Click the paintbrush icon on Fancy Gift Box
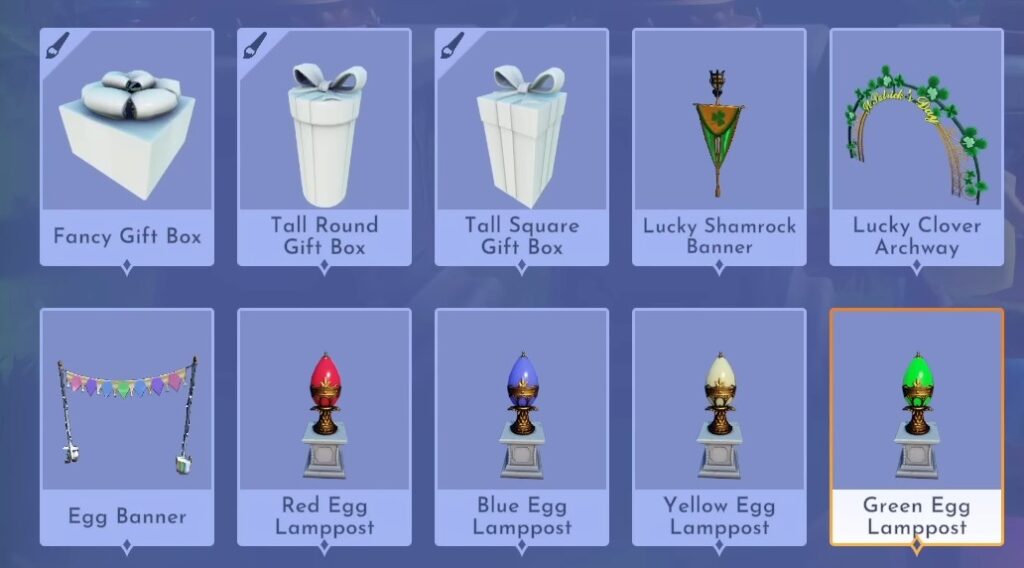Screen dimensions: 1024x568 [58, 46]
